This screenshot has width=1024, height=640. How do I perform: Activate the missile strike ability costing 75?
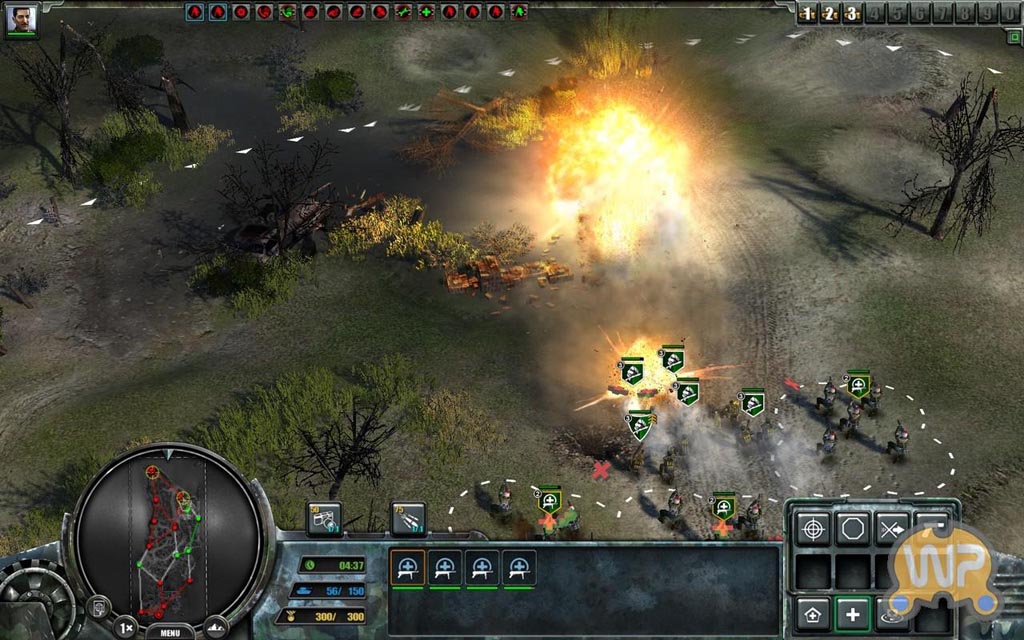[407, 517]
